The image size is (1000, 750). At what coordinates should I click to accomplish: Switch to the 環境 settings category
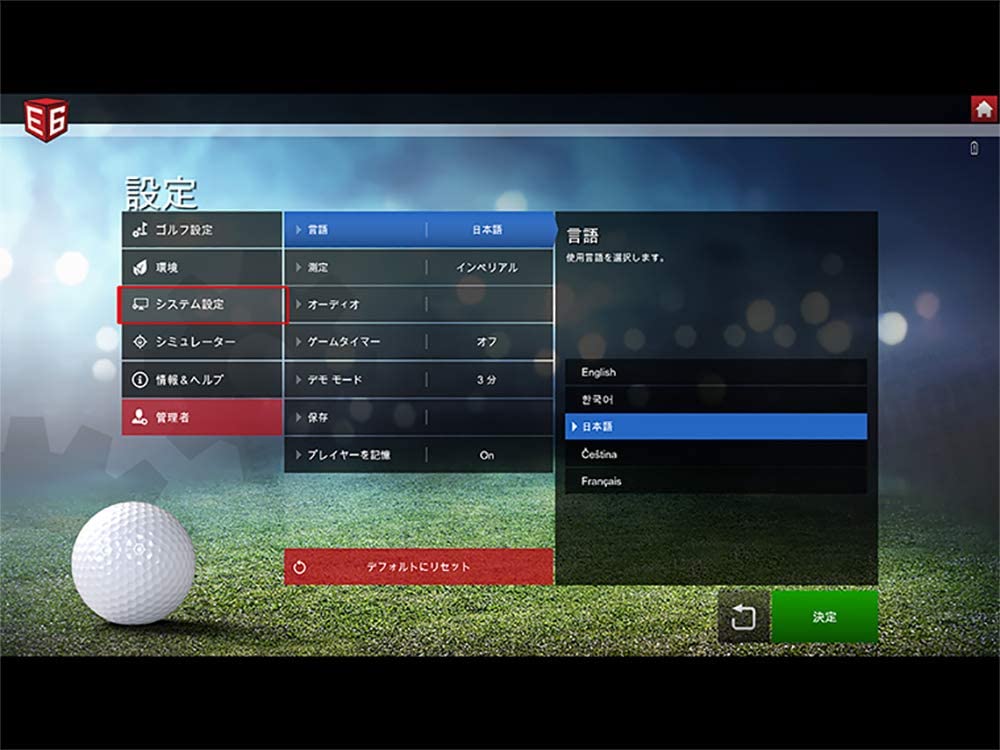point(202,268)
